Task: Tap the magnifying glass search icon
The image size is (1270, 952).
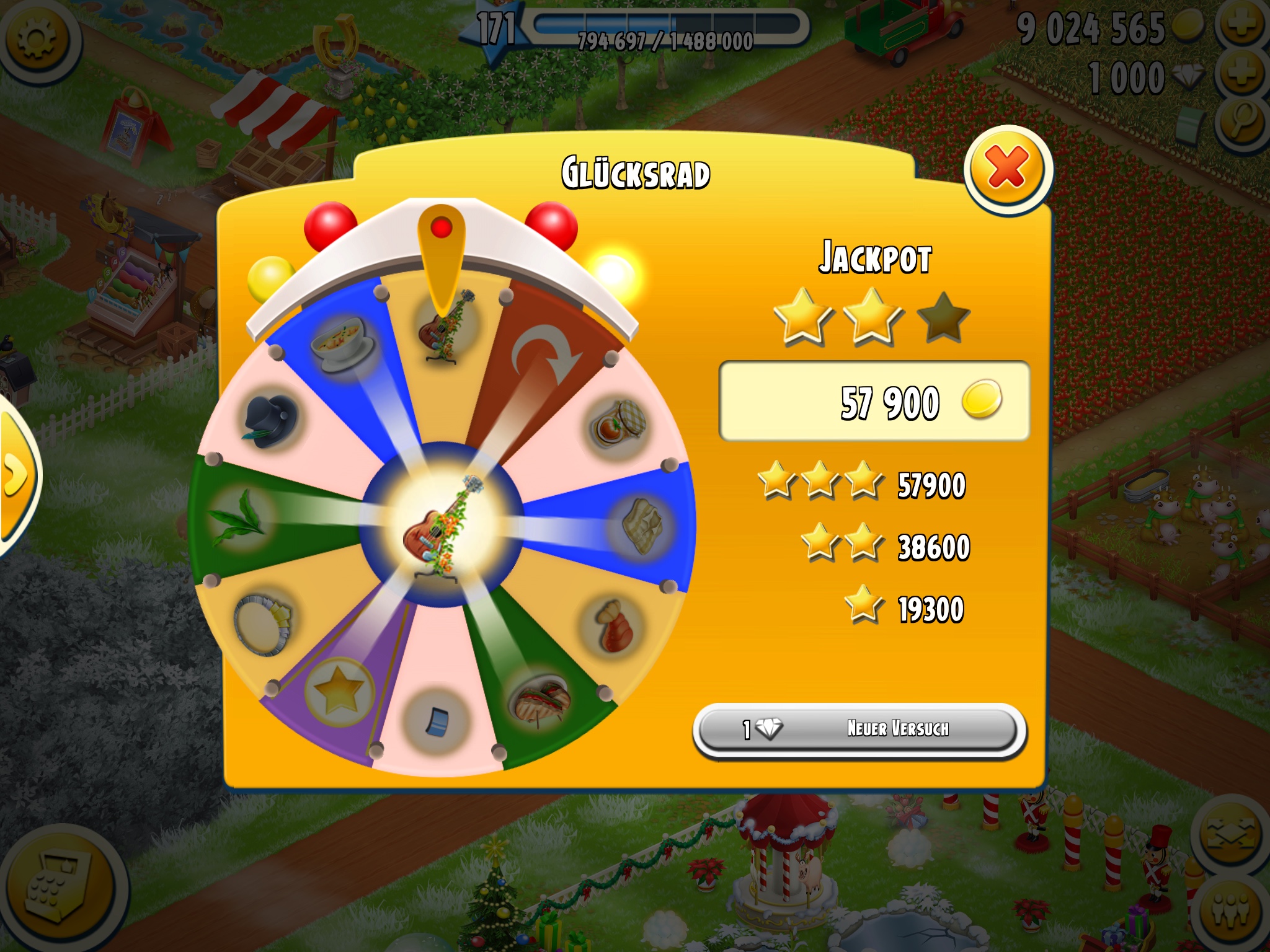Action: tap(1243, 123)
